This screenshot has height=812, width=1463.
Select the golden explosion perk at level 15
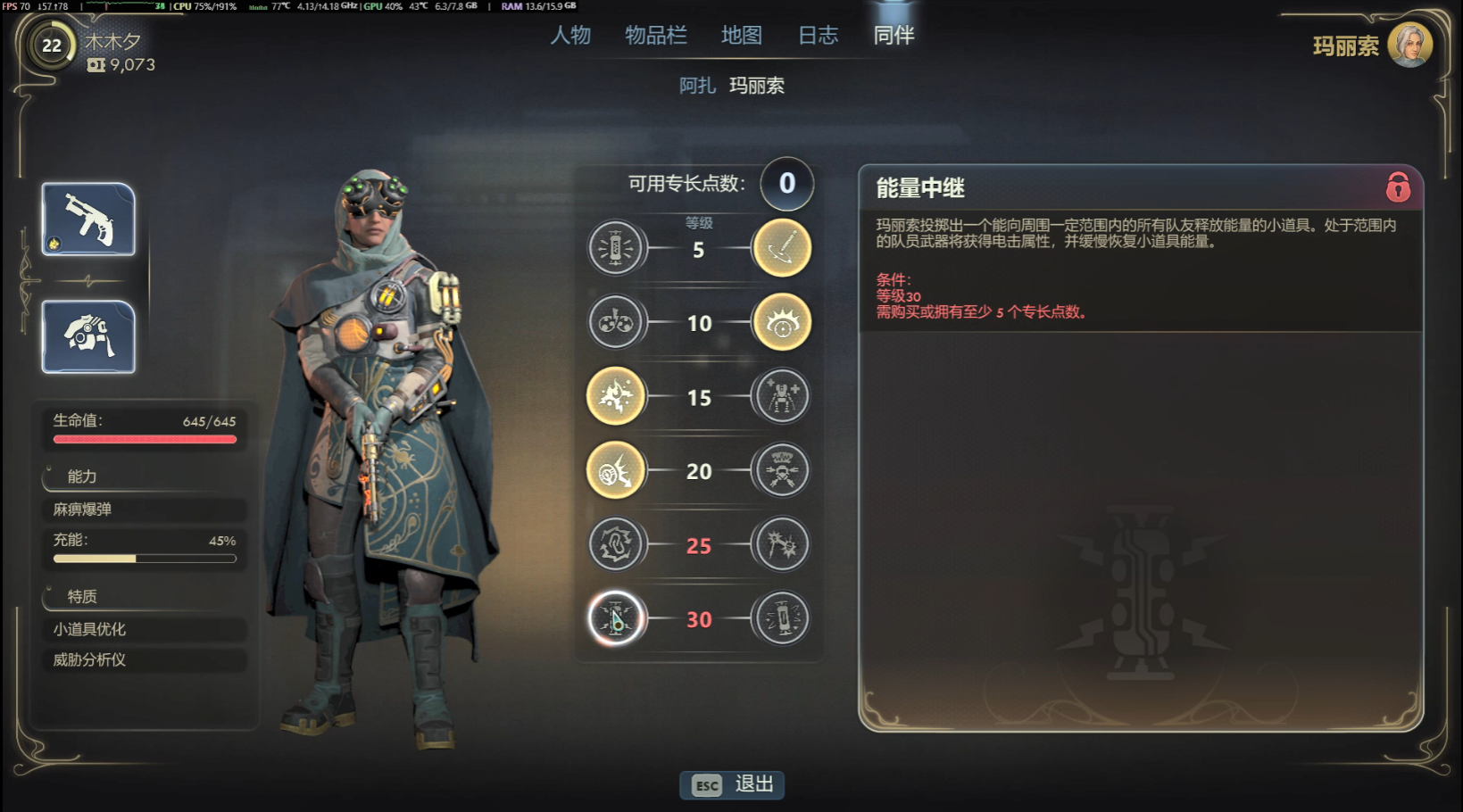point(617,396)
